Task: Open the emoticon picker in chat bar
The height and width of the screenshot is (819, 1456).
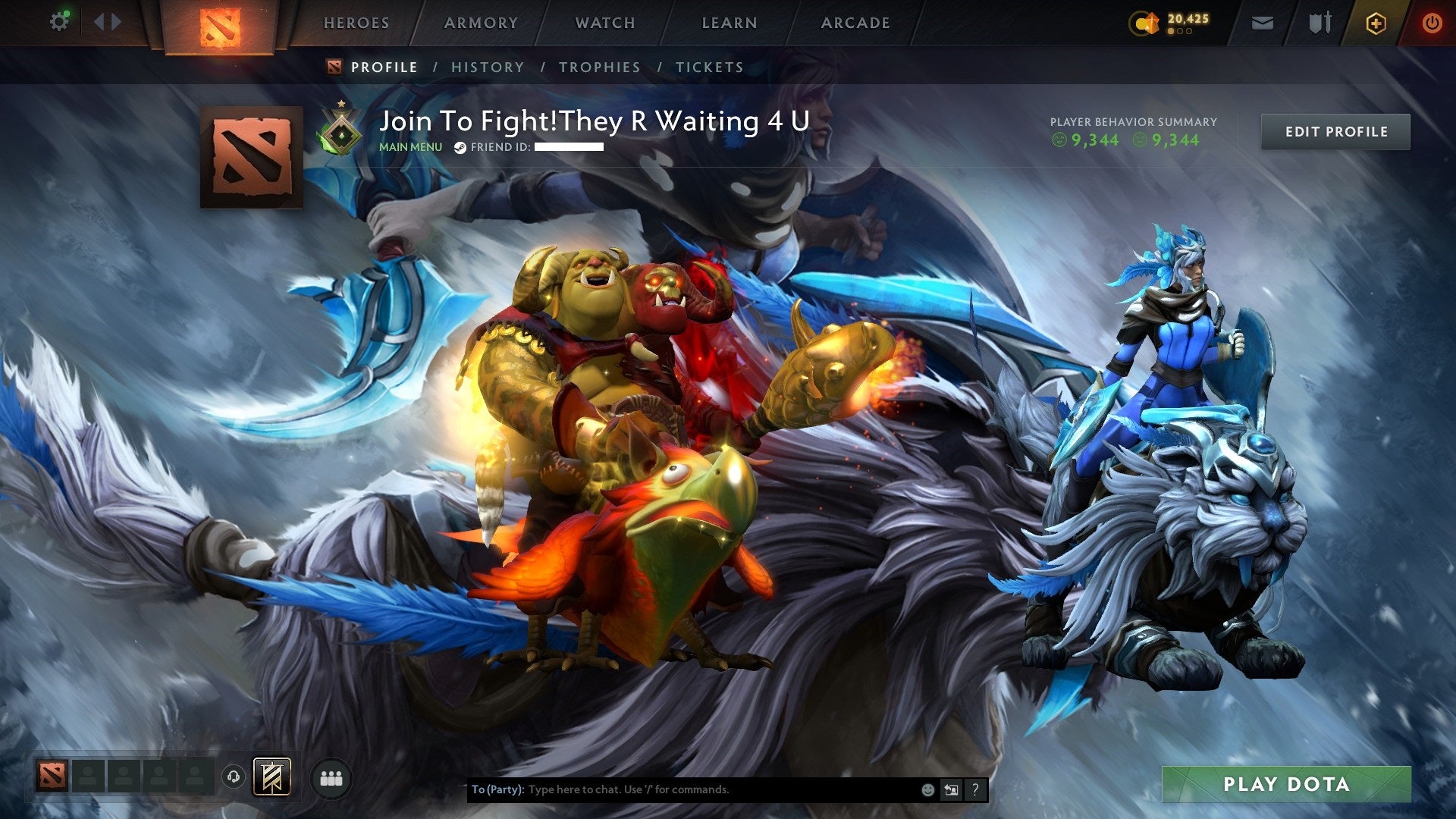Action: 928,789
